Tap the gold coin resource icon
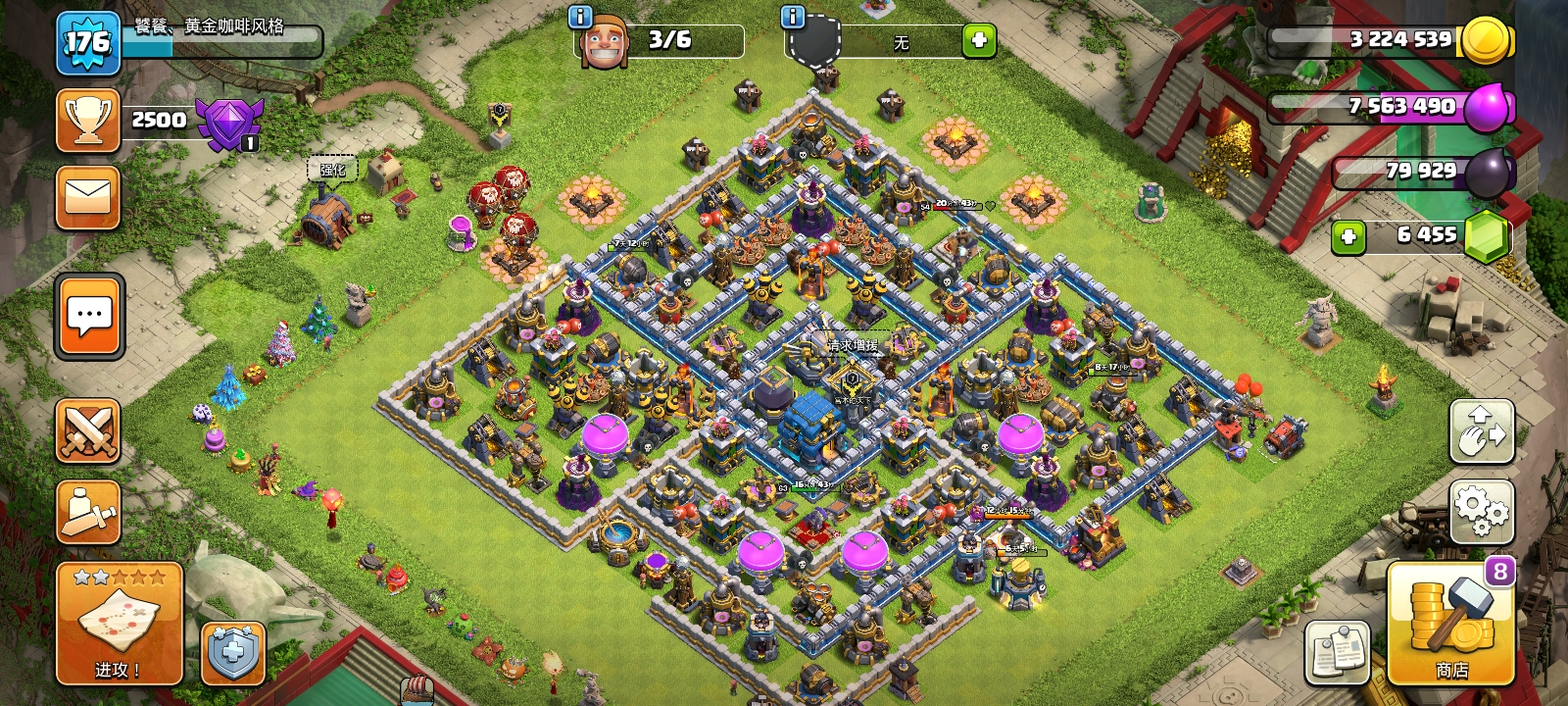This screenshot has height=706, width=1568. (1486, 41)
